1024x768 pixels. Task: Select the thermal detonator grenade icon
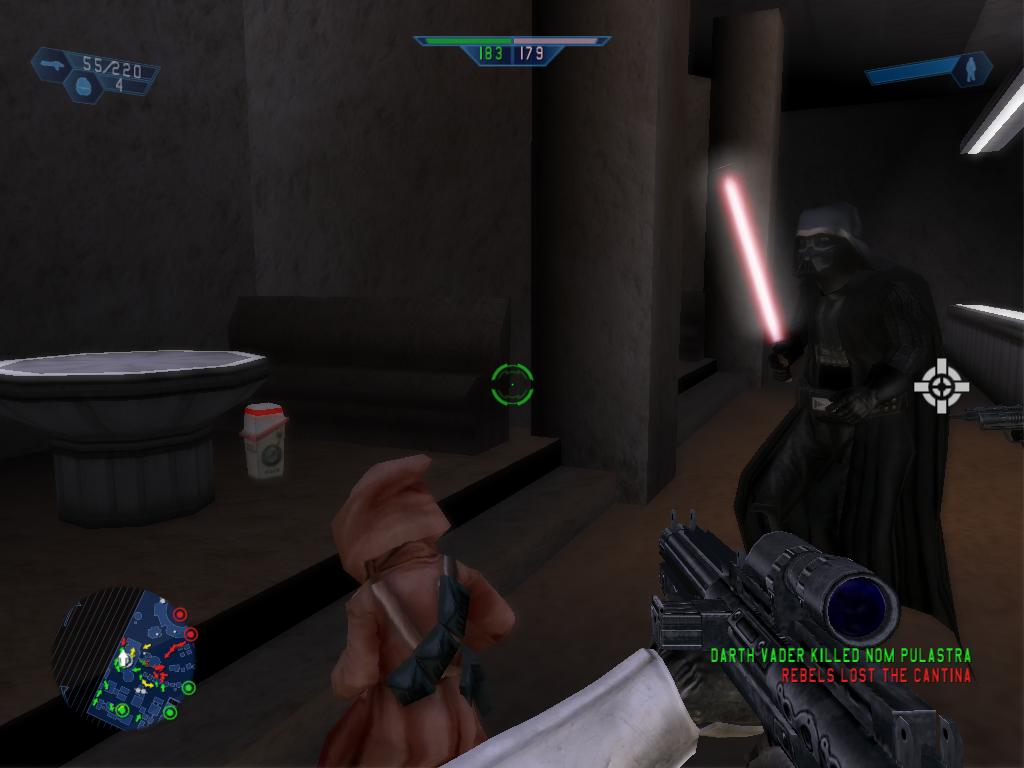82,87
